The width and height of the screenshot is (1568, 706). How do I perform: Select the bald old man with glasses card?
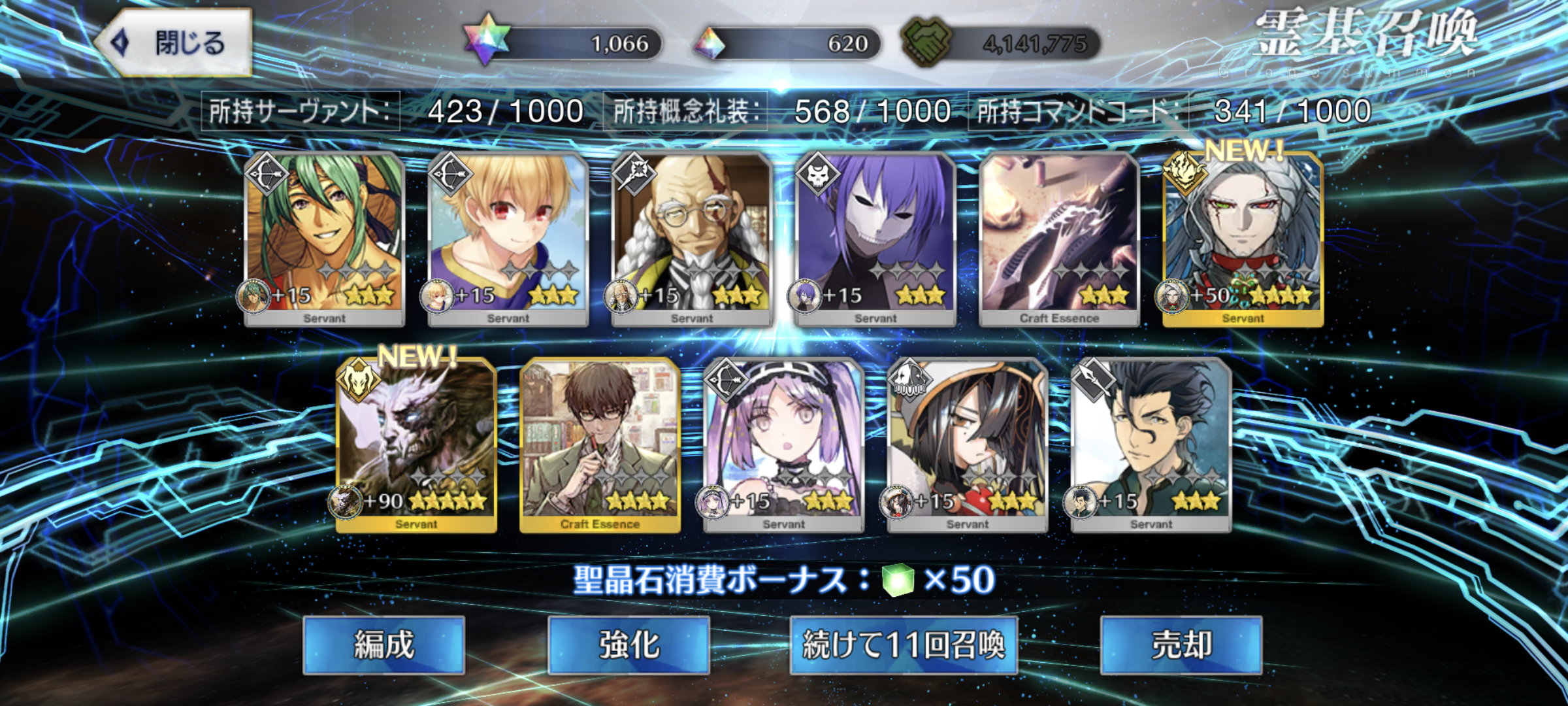pyautogui.click(x=692, y=239)
